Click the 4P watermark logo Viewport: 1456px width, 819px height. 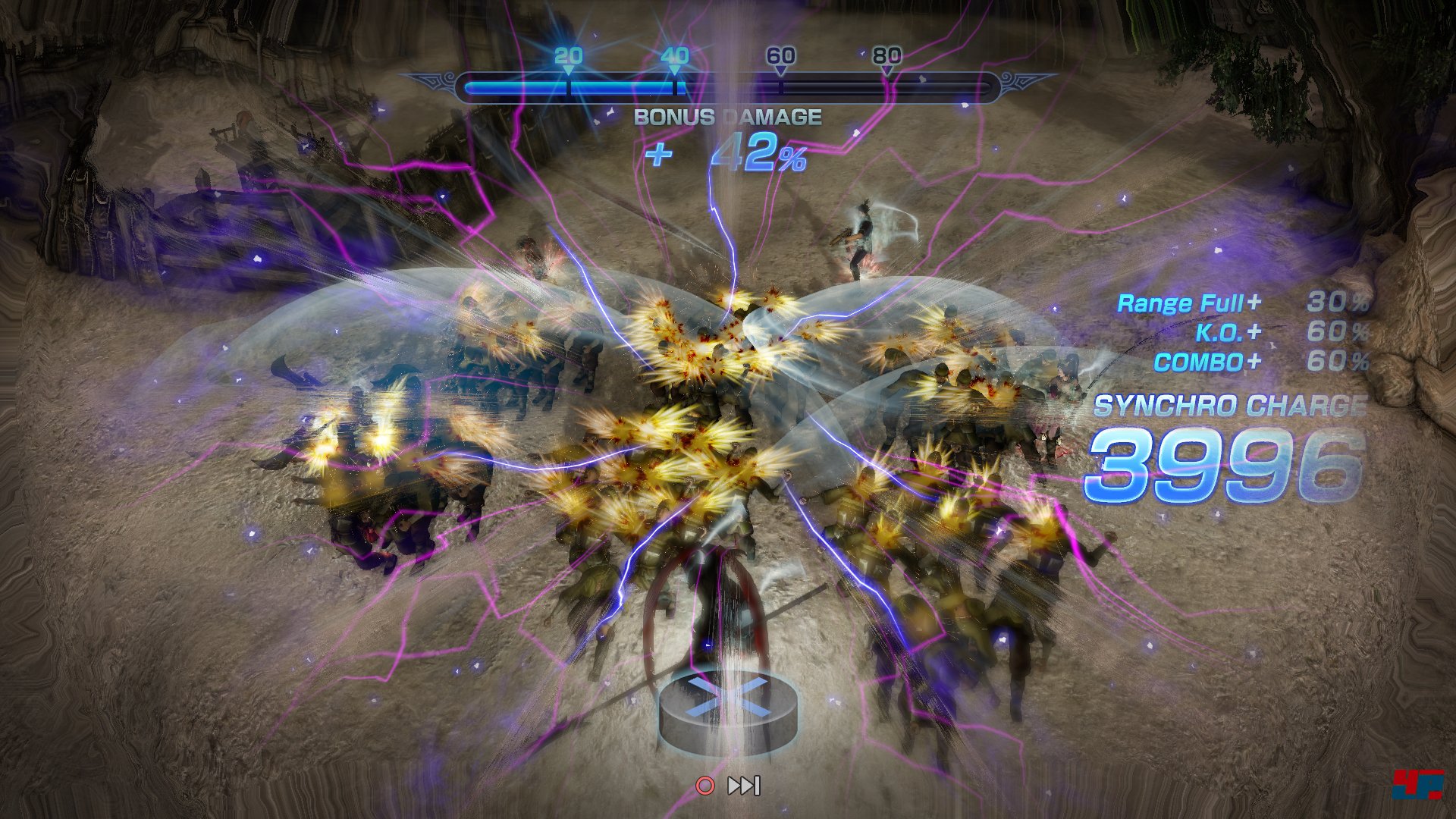pos(1416,786)
